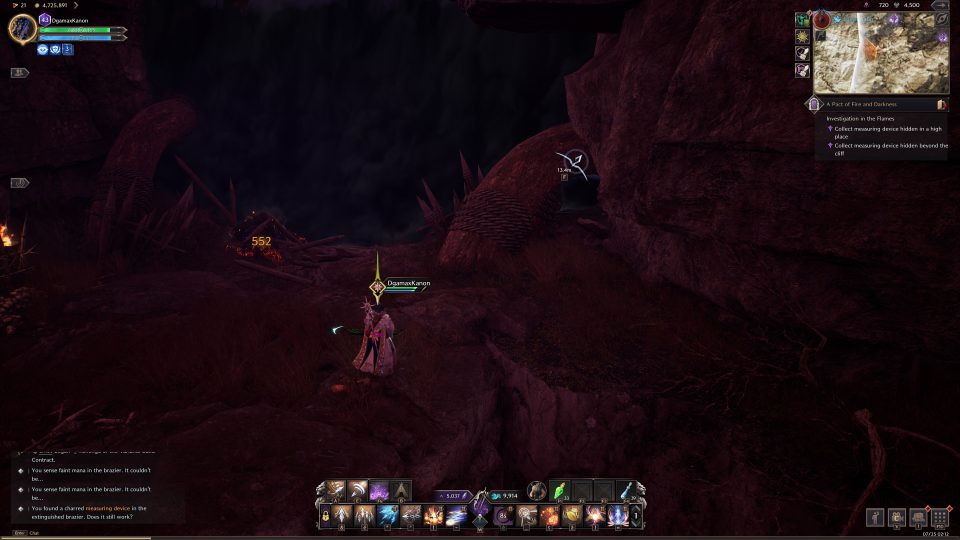The width and height of the screenshot is (960, 540).
Task: Click the sun icon beside minimap
Action: [x=802, y=36]
